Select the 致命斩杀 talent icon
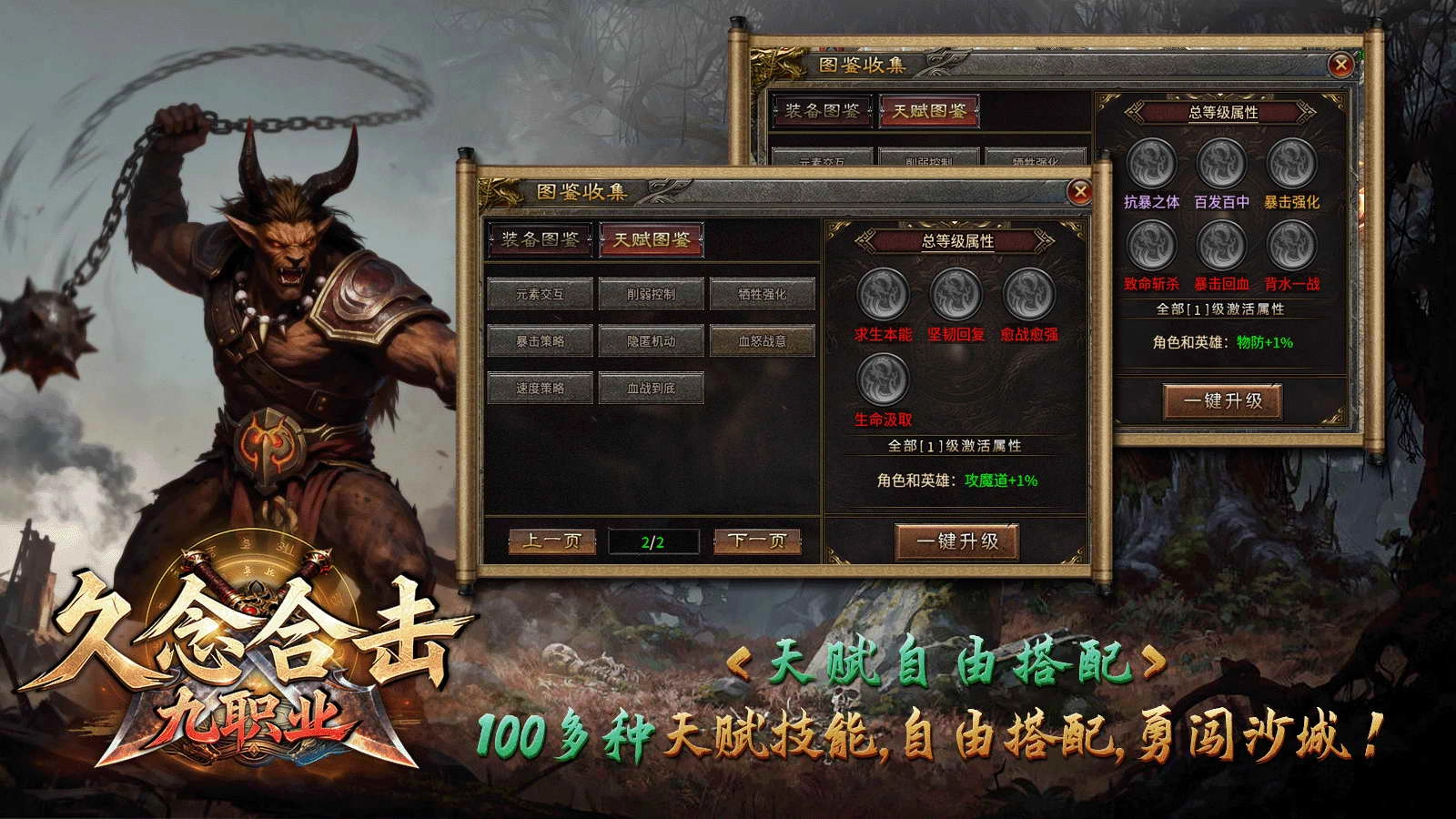Screen dimensions: 1456x819 [x=1150, y=244]
